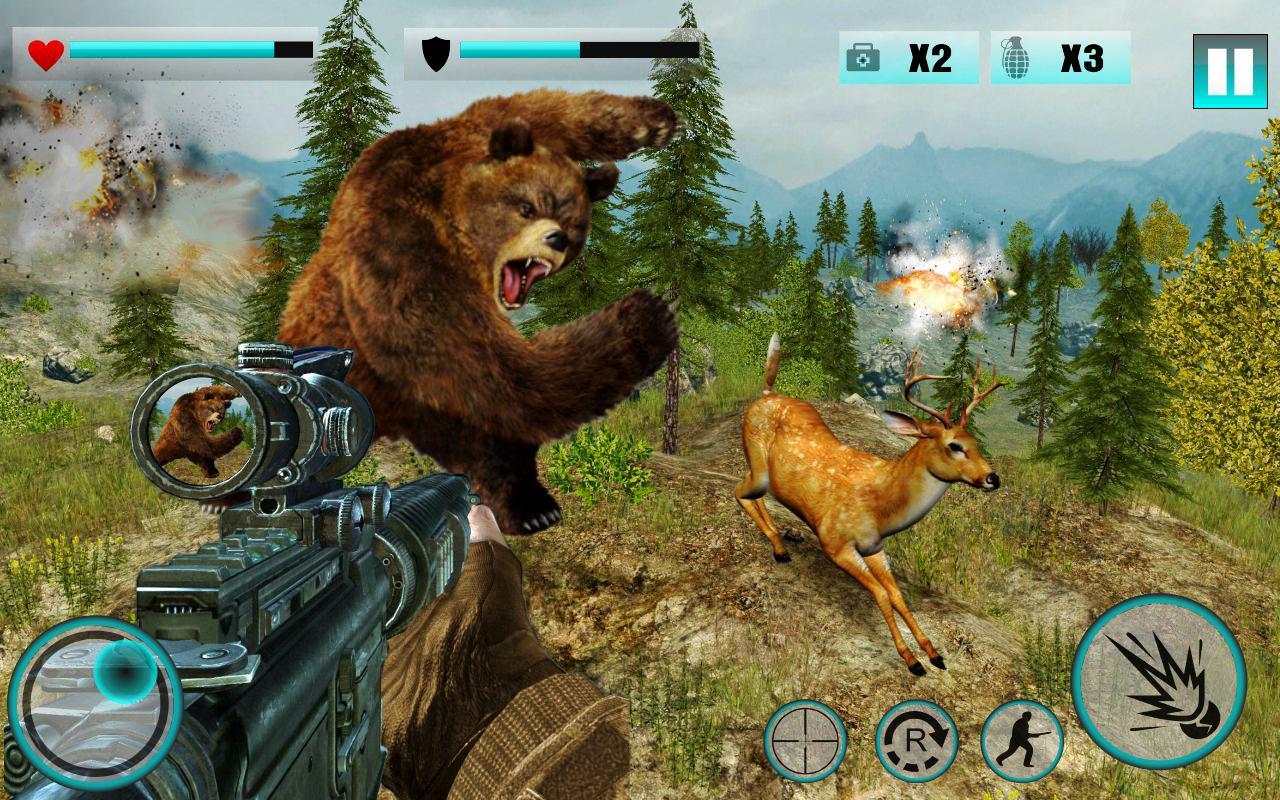Reload the weapon with the R button

pyautogui.click(x=916, y=741)
